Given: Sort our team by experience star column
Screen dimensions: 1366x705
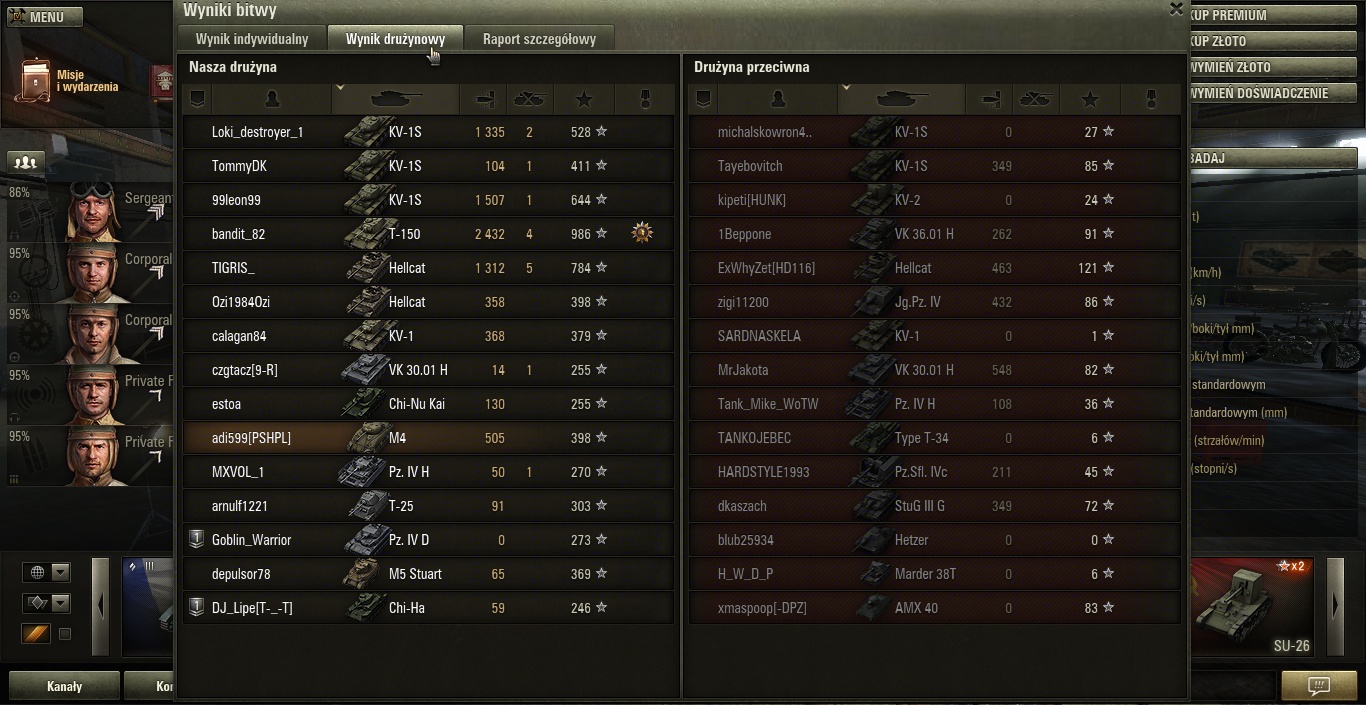Looking at the screenshot, I should pos(585,99).
